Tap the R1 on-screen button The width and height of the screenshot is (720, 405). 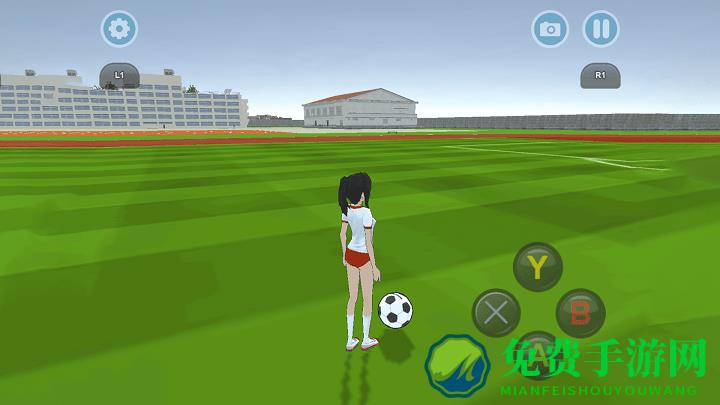tap(600, 75)
